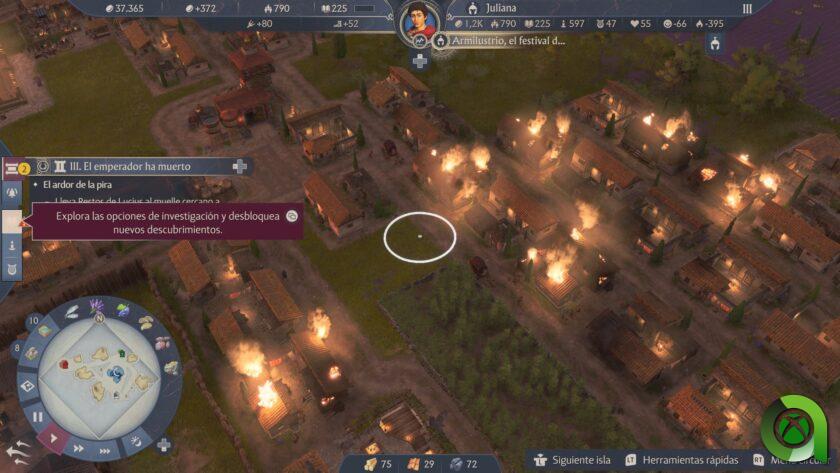
Task: Toggle the day and night cycle button
Action: point(135,440)
